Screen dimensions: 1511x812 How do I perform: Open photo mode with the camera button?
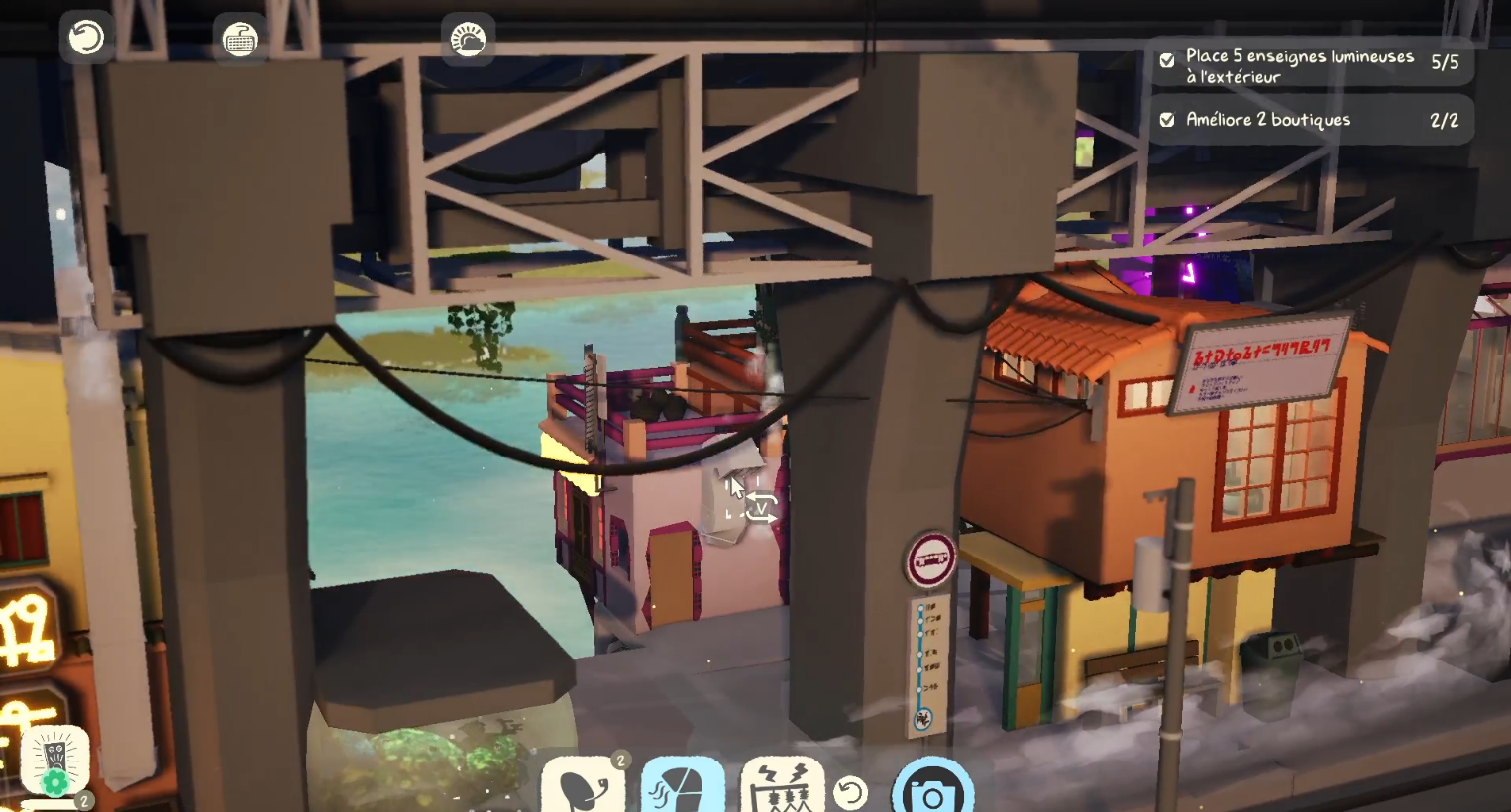click(932, 791)
